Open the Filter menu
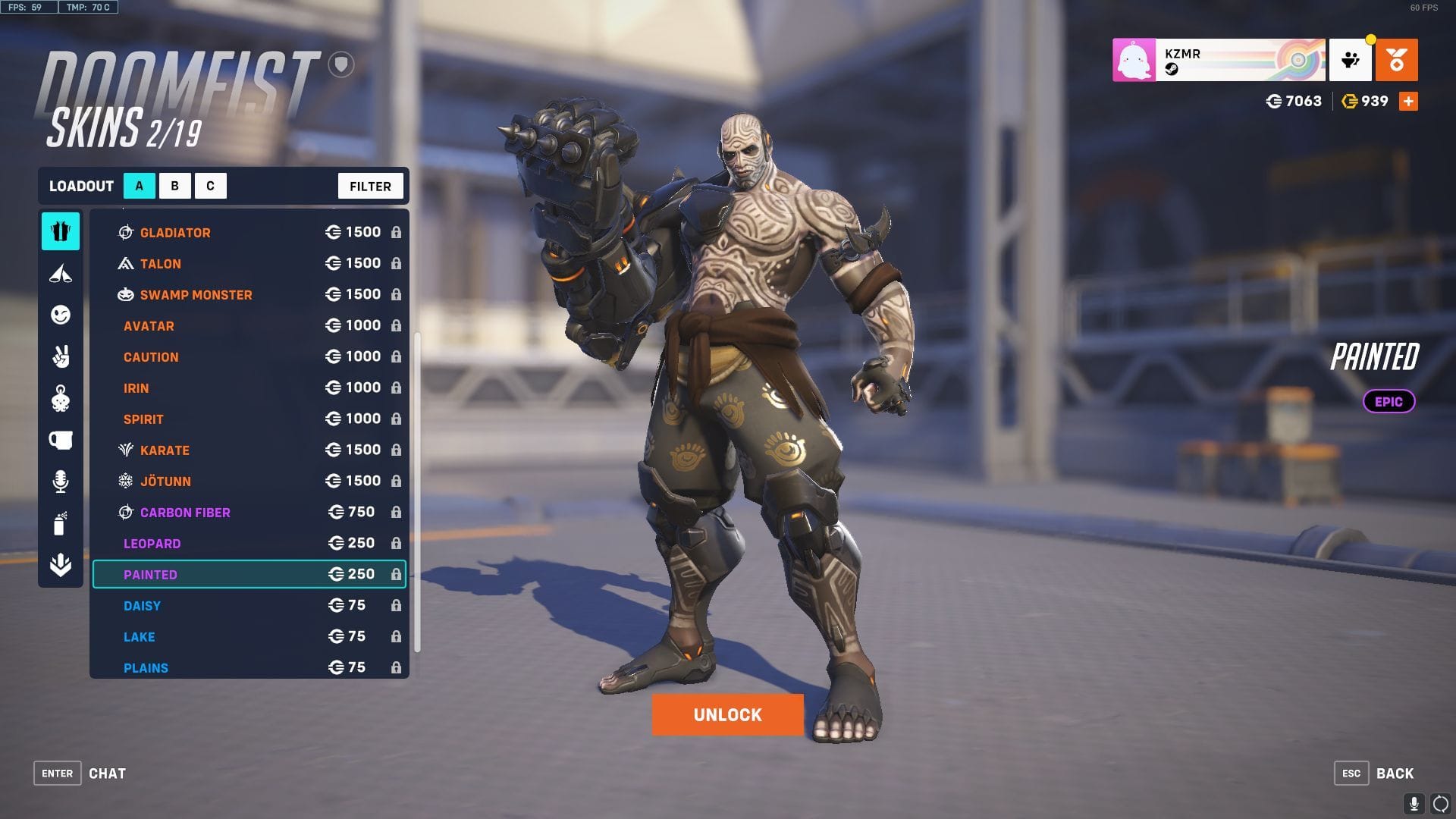Image resolution: width=1456 pixels, height=819 pixels. click(x=370, y=186)
